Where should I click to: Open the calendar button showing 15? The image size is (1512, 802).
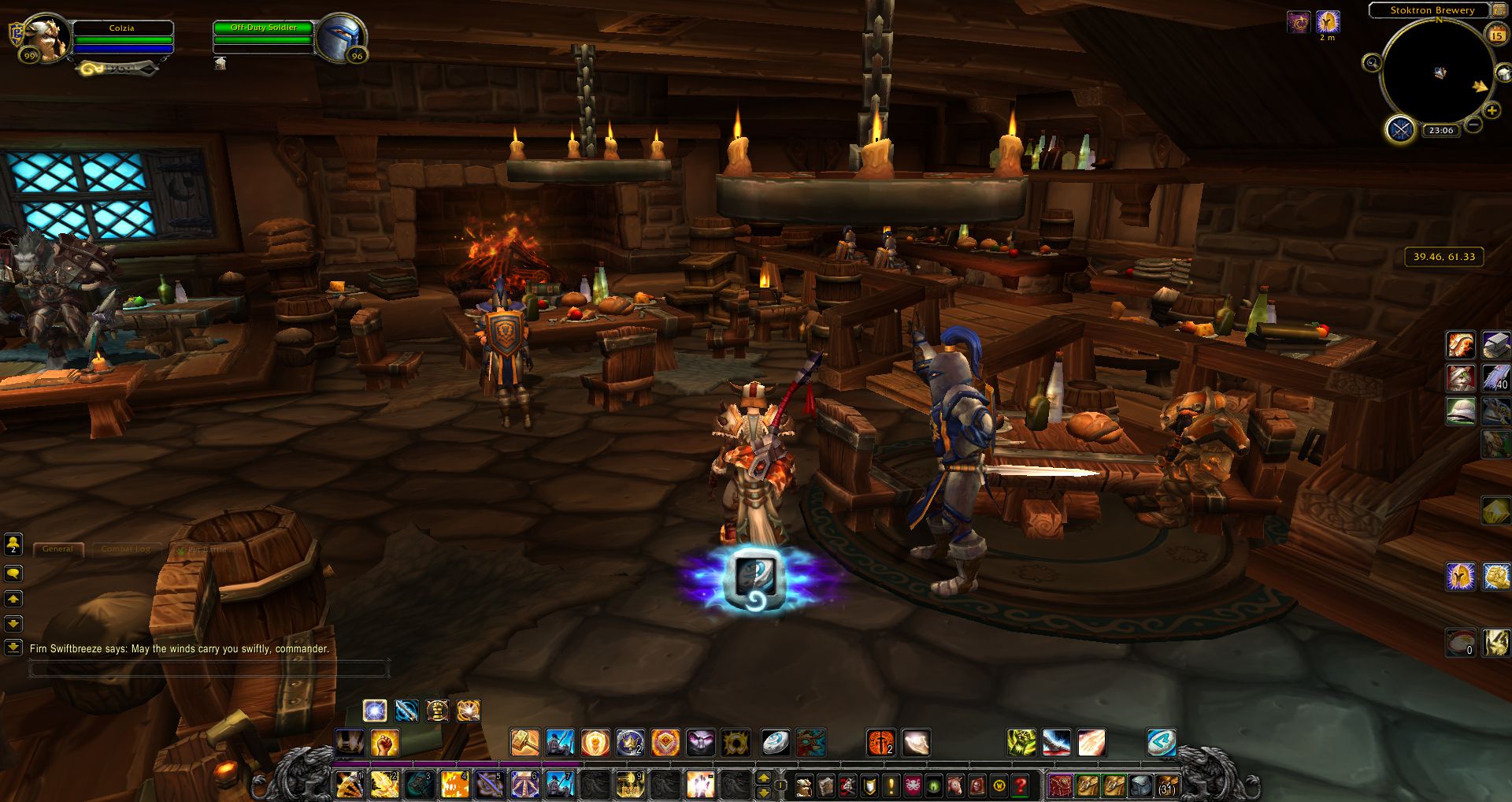[1496, 34]
